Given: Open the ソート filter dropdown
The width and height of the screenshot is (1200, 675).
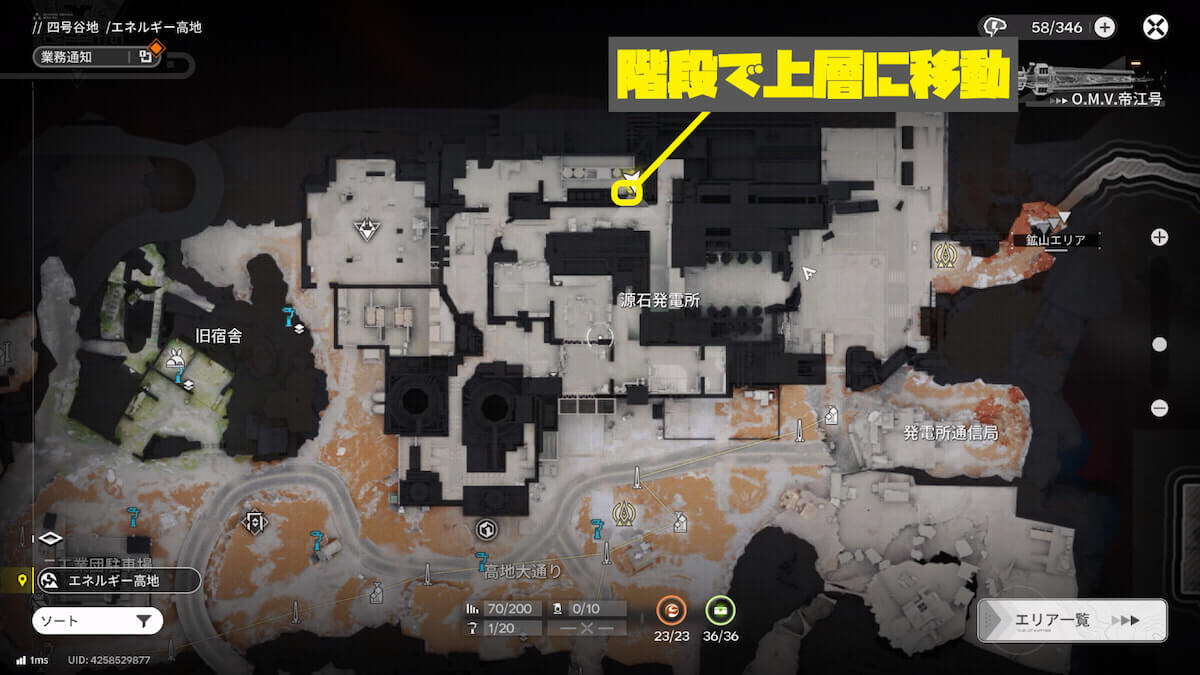Looking at the screenshot, I should coord(97,621).
